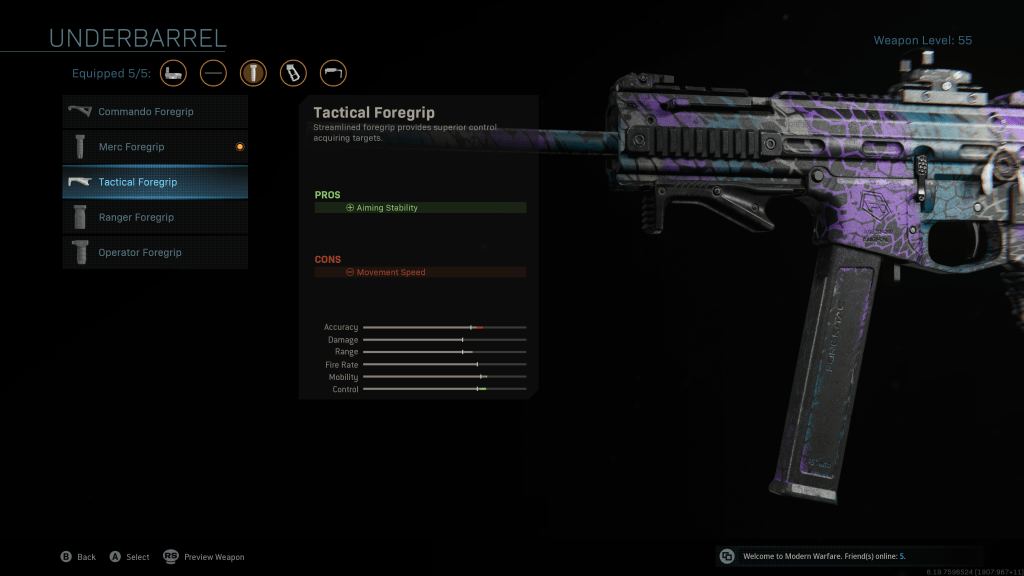The height and width of the screenshot is (576, 1024).
Task: Select the Ranger Foregrip attachment
Action: (x=155, y=217)
